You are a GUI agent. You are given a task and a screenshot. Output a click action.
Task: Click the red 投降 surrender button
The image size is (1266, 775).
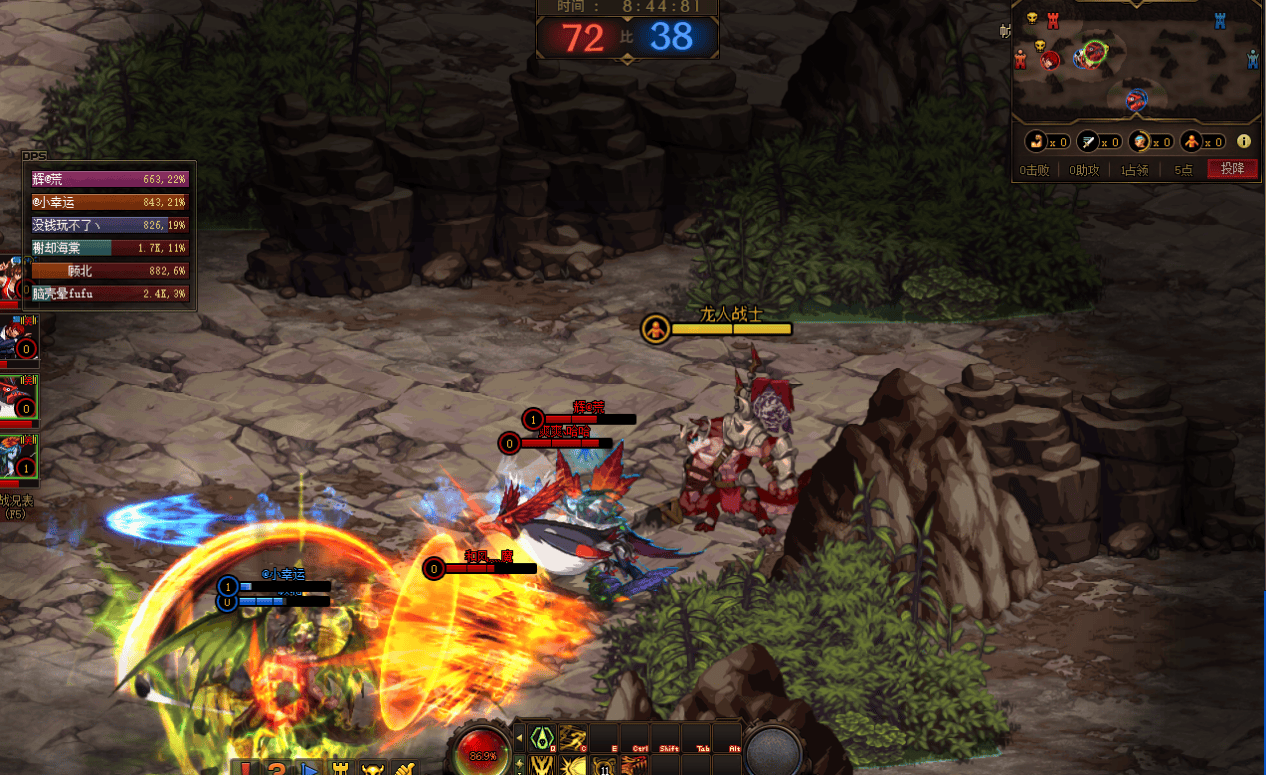(1232, 169)
